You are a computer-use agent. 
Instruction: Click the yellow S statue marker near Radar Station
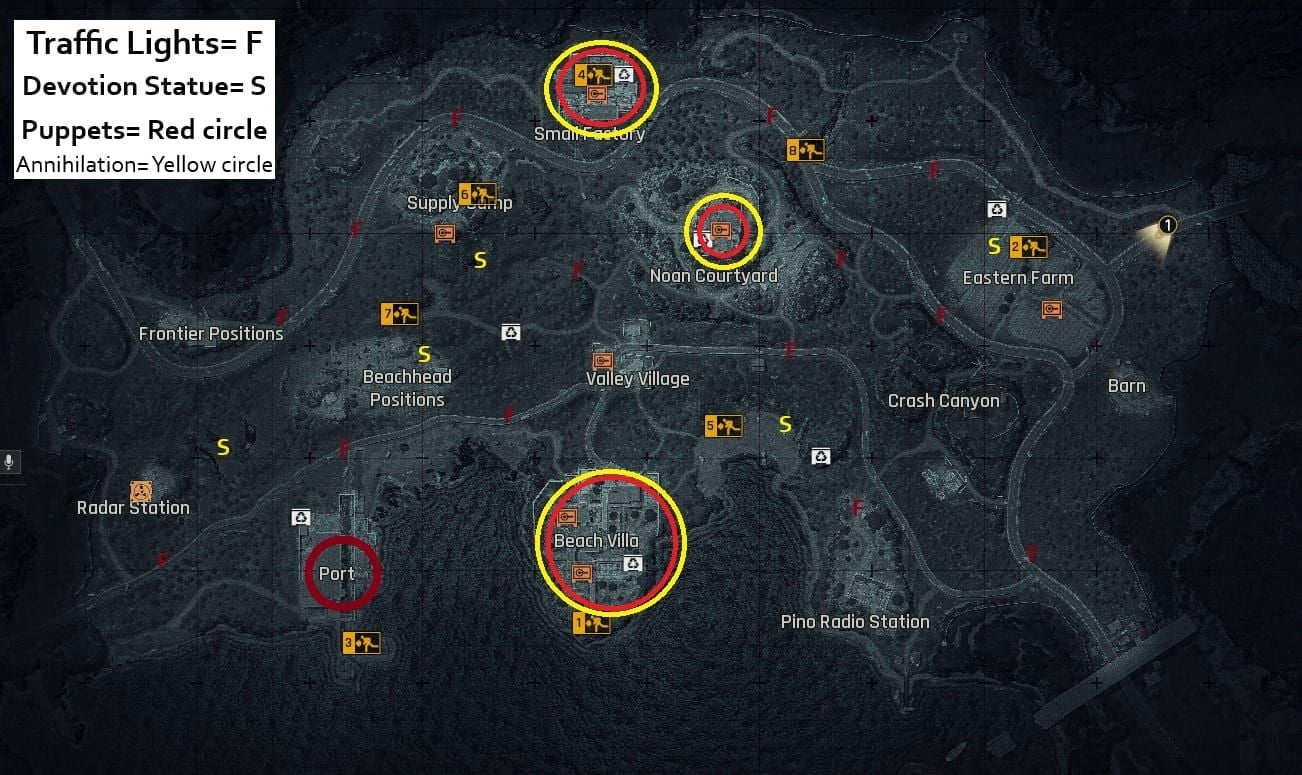223,447
